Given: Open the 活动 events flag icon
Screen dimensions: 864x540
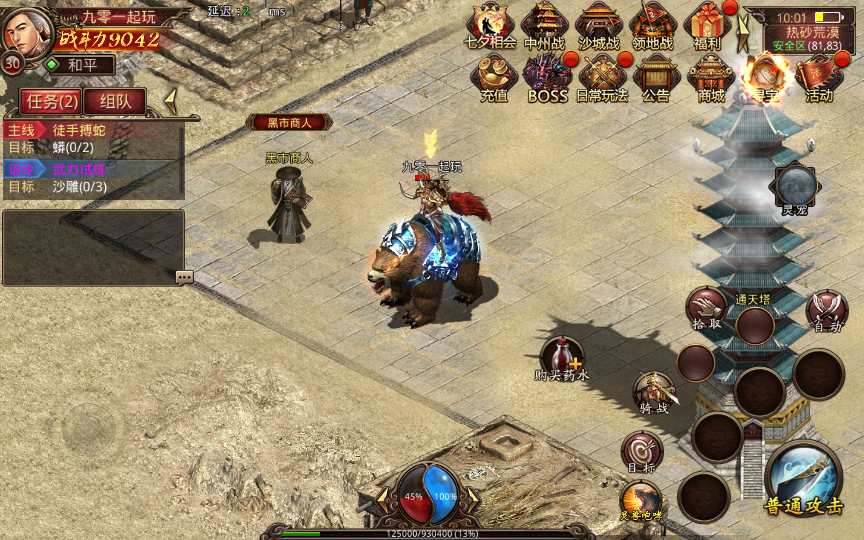Looking at the screenshot, I should [x=819, y=76].
